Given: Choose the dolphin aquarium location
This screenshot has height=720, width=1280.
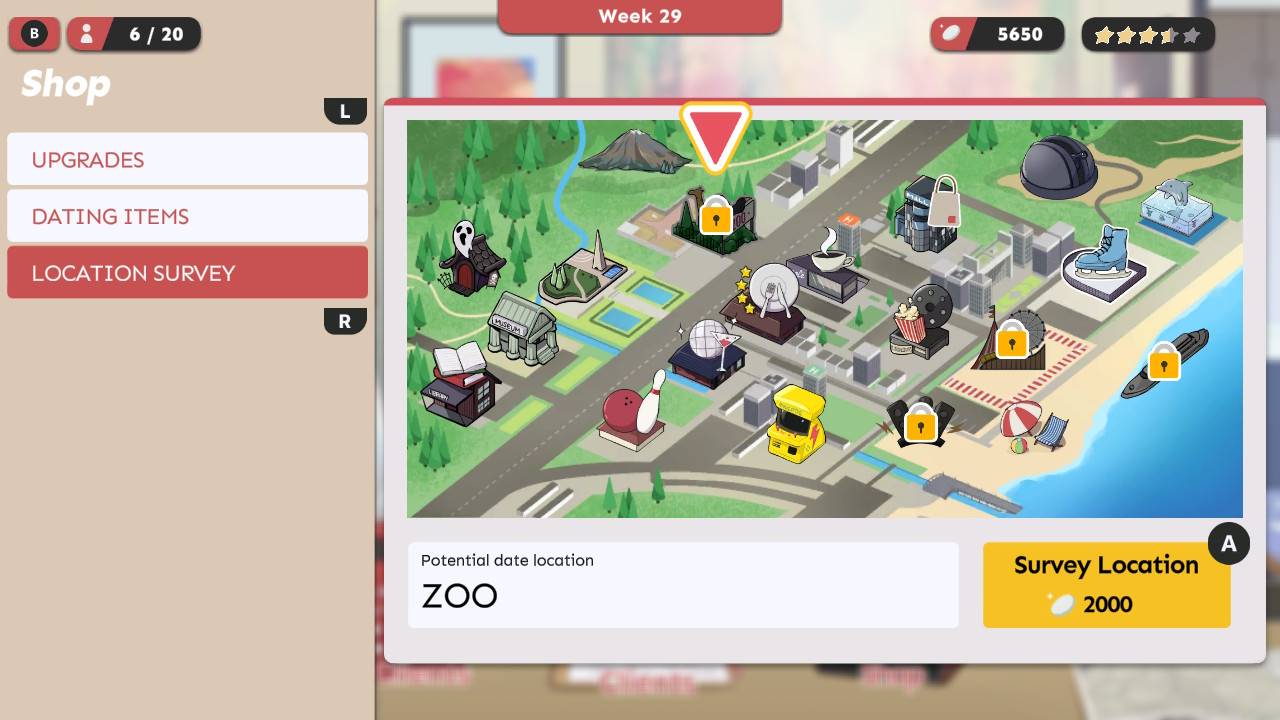Looking at the screenshot, I should (1176, 207).
